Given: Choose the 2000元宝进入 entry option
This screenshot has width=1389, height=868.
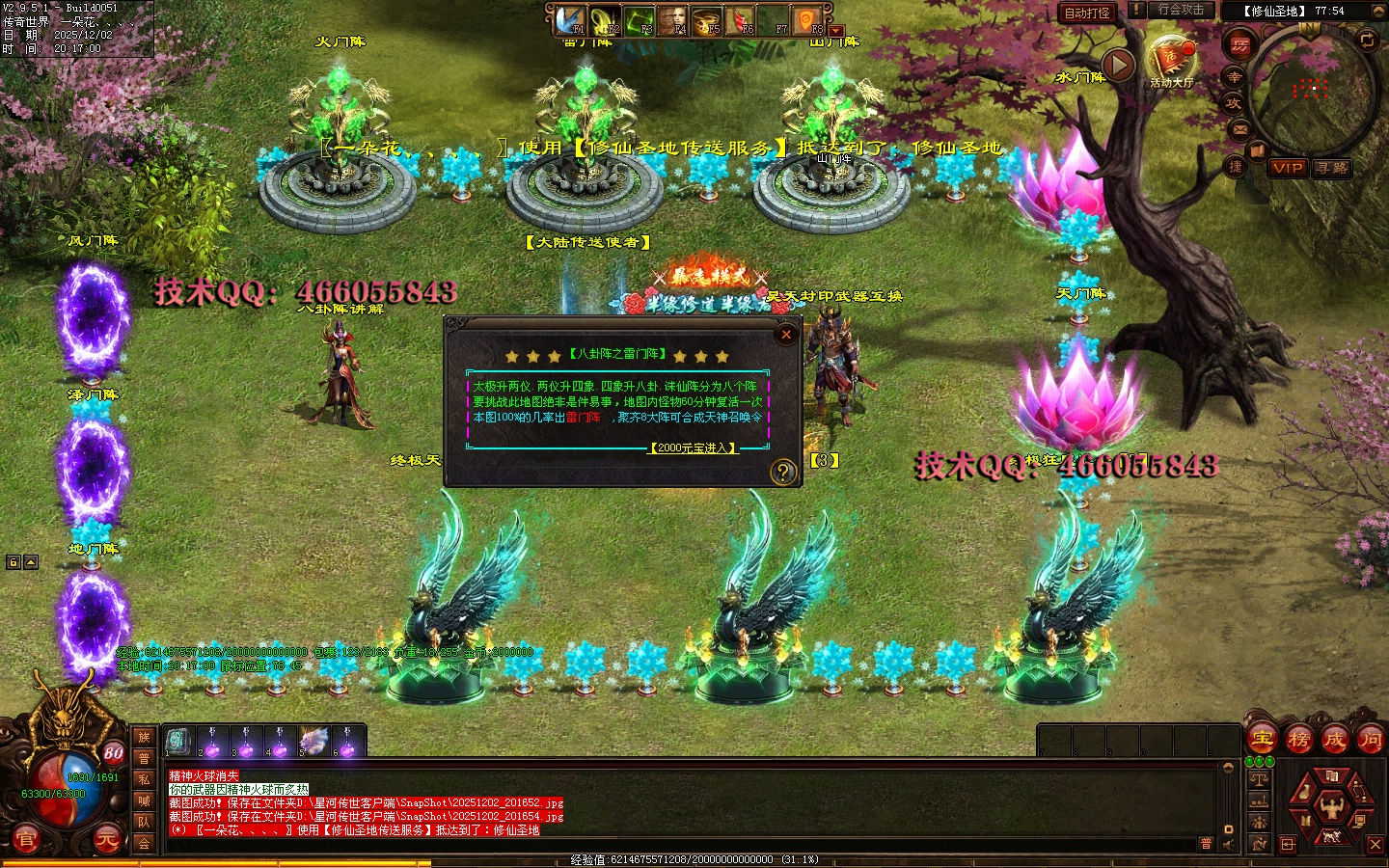Looking at the screenshot, I should click(x=693, y=448).
